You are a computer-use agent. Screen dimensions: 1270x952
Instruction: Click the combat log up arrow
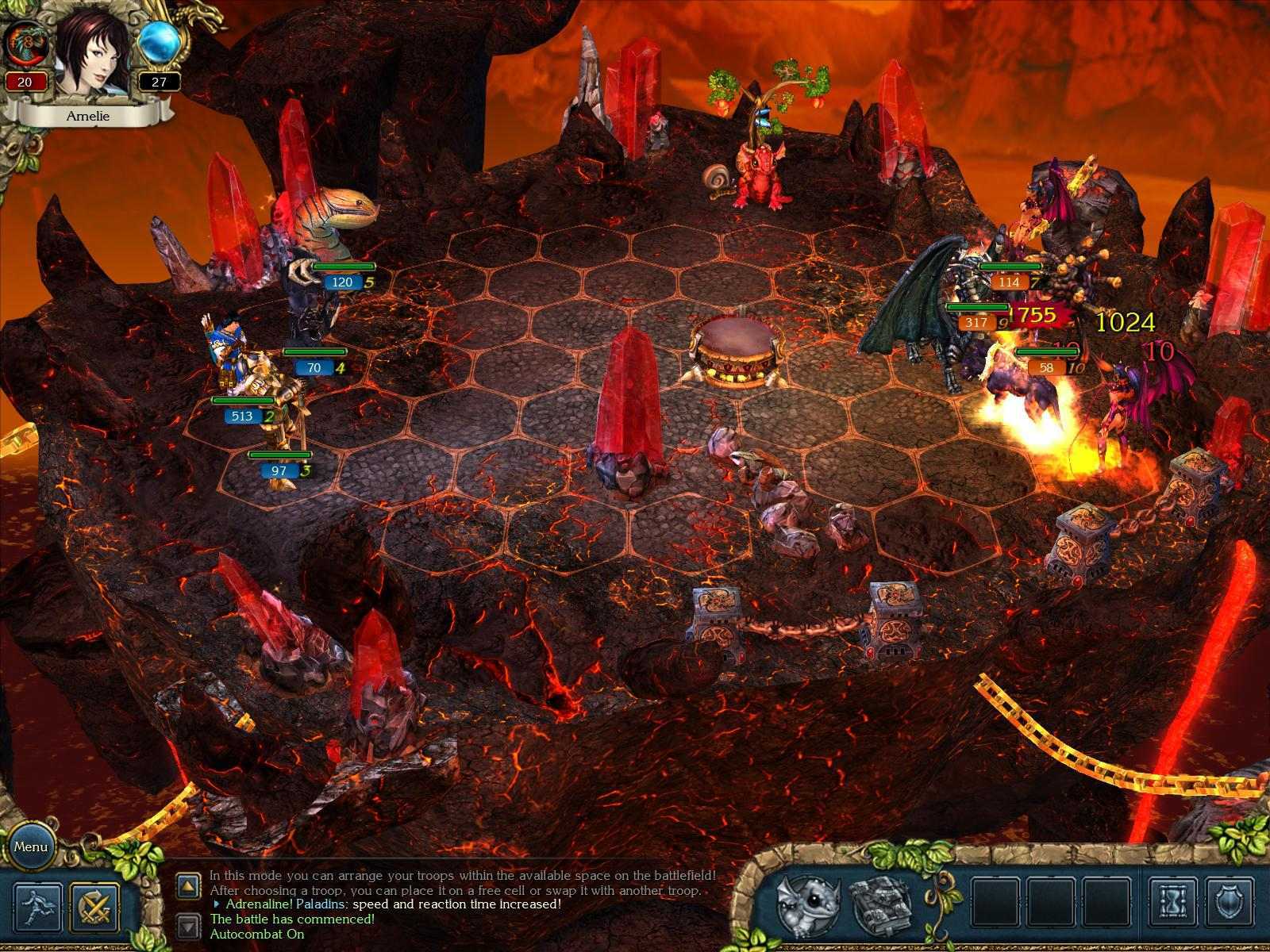(x=188, y=886)
